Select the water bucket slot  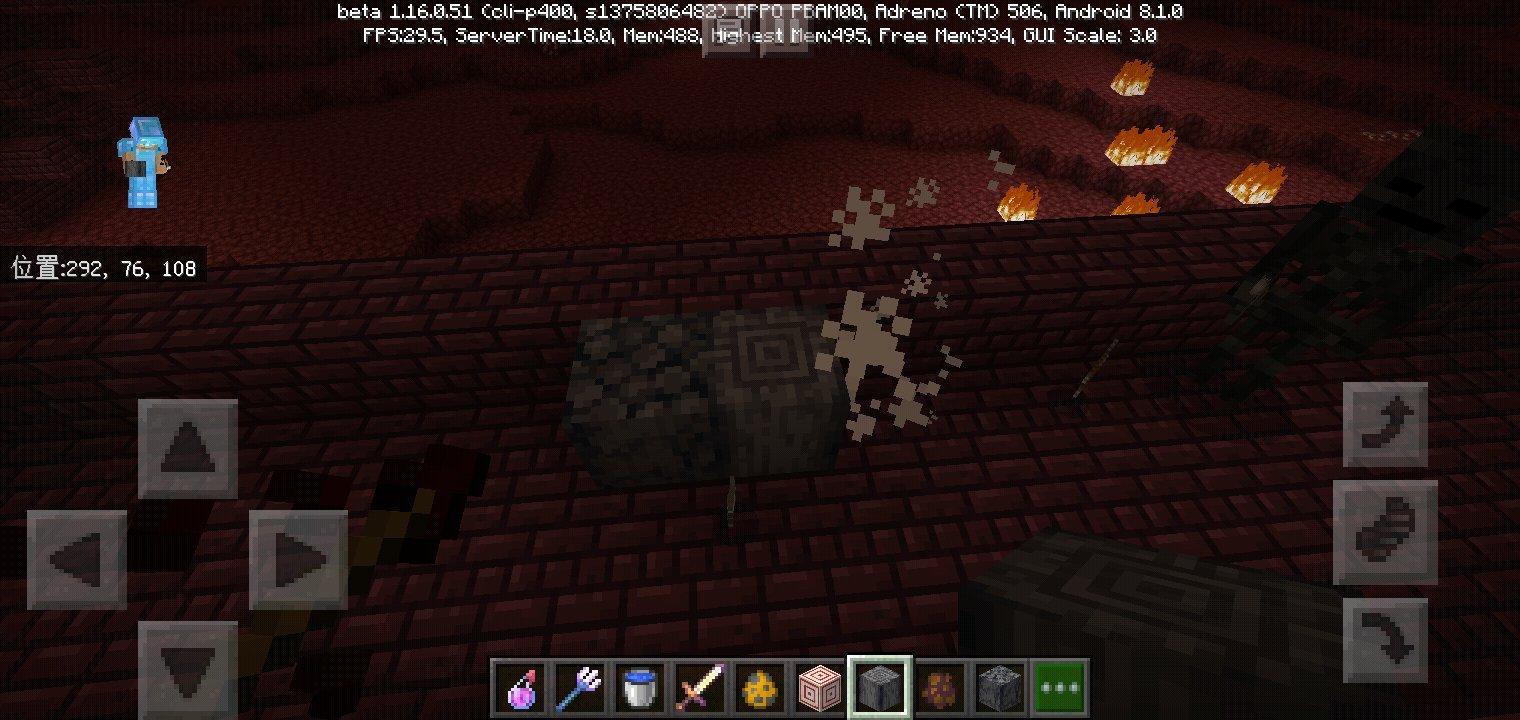(x=640, y=688)
